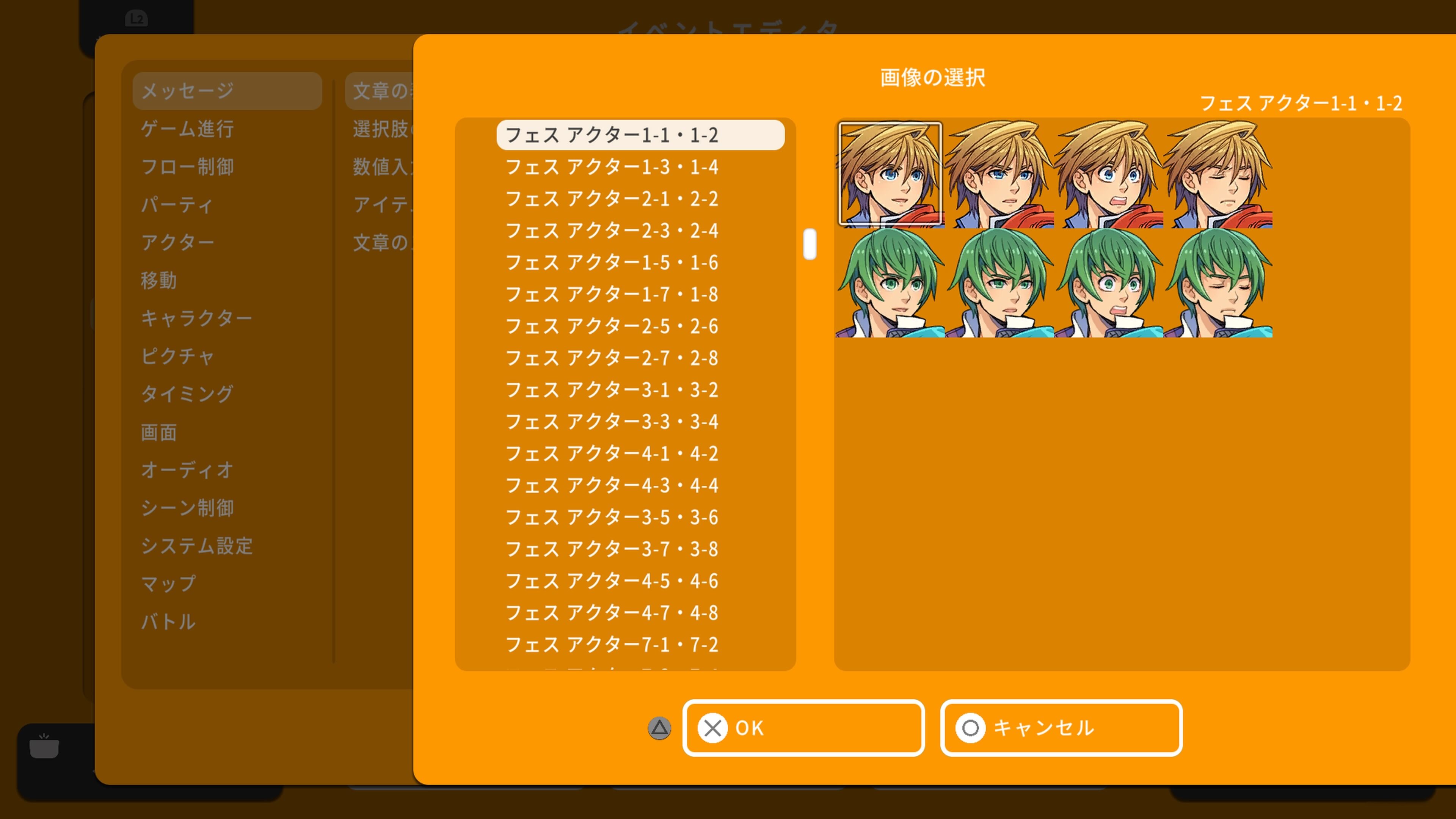Image resolution: width=1456 pixels, height=819 pixels.
Task: Click the triangle button icon
Action: pos(659,728)
